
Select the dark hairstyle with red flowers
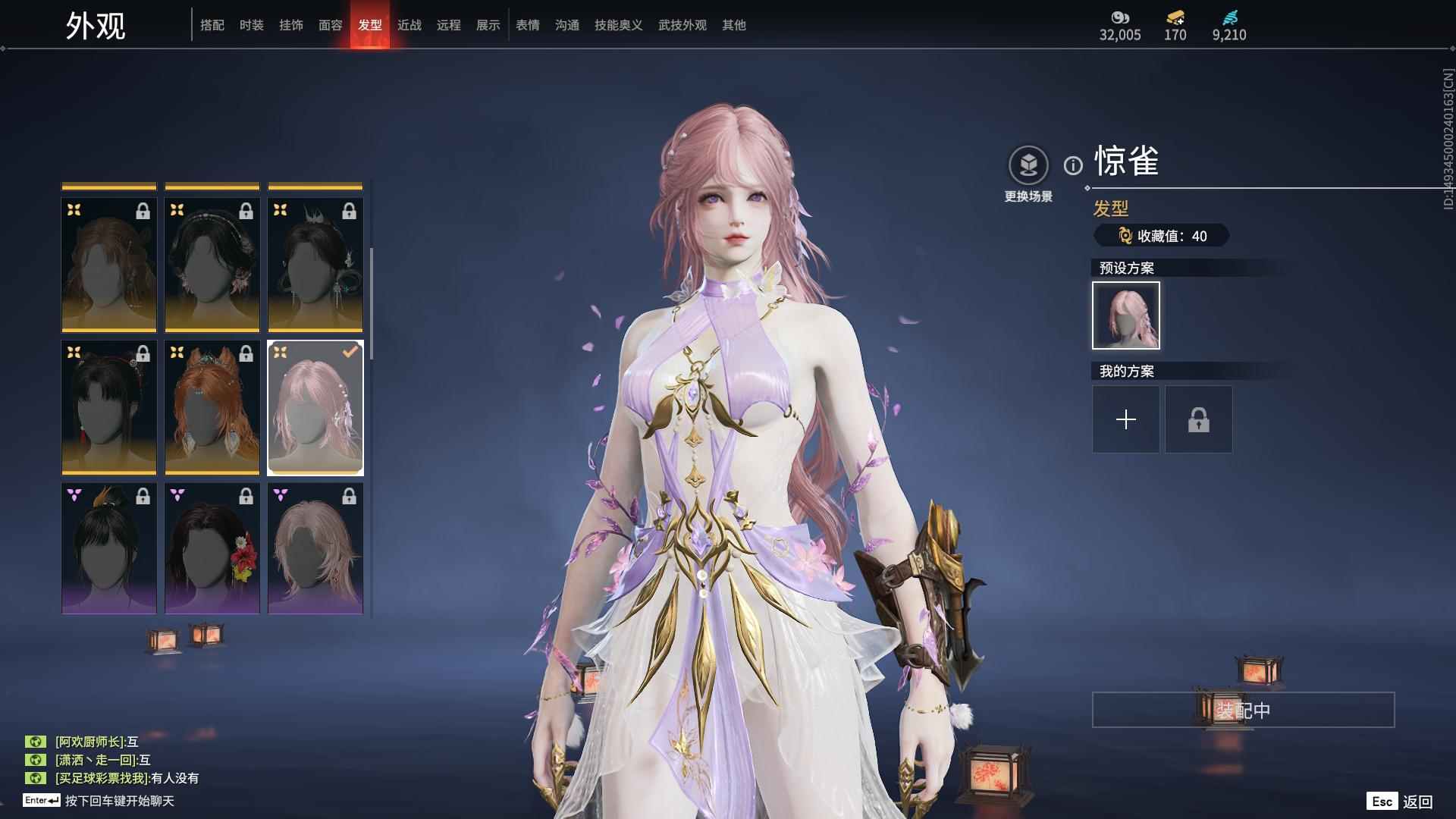(x=212, y=548)
